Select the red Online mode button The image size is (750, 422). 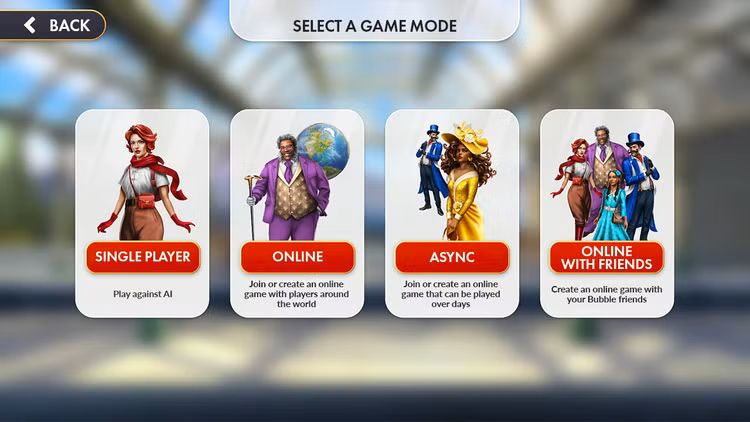(297, 257)
